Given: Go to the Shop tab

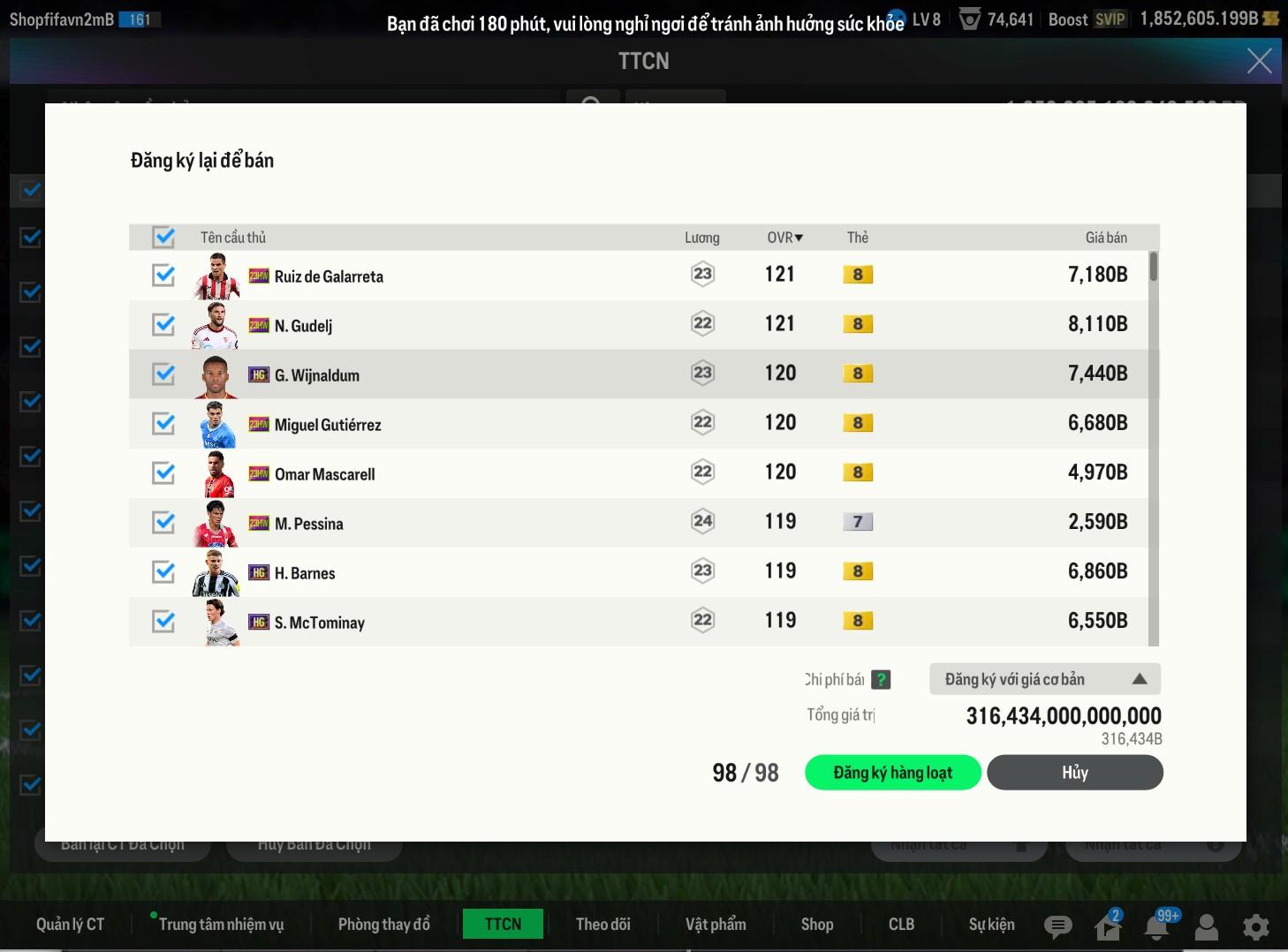Looking at the screenshot, I should click(x=816, y=924).
